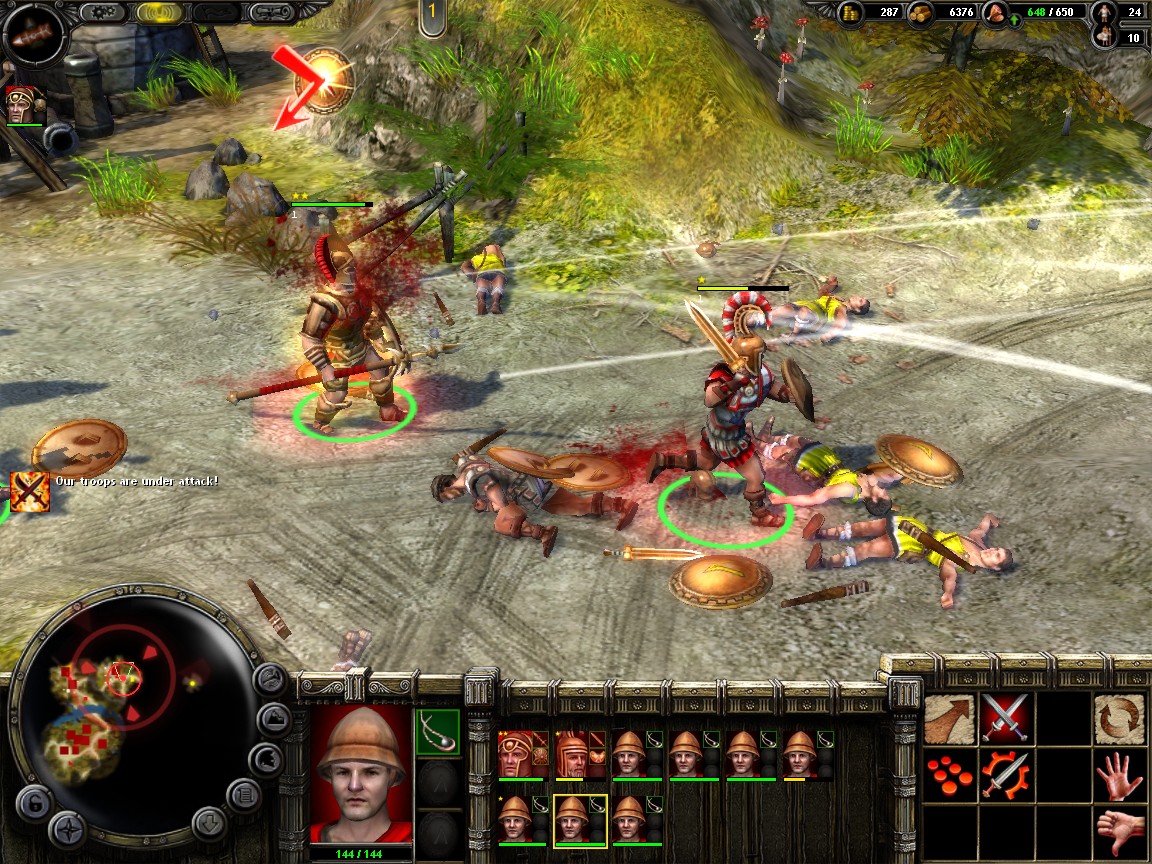This screenshot has width=1152, height=864.
Task: Activate the move arrow command
Action: pos(949,716)
